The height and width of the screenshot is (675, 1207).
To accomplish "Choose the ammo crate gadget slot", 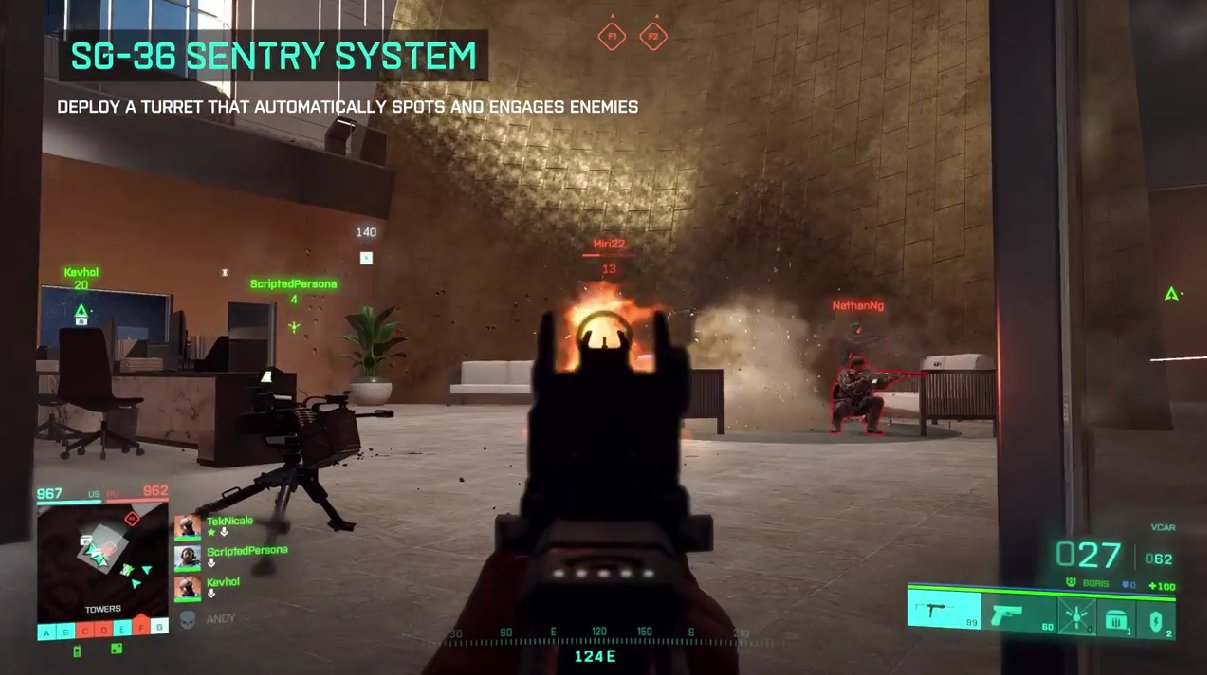I will tap(1115, 614).
